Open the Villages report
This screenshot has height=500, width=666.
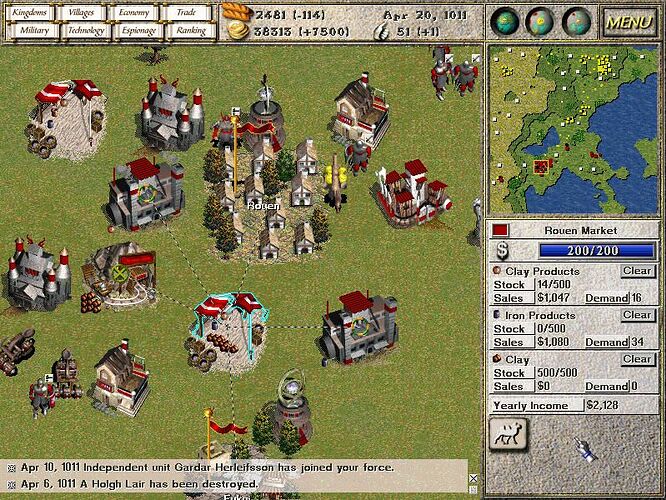point(84,13)
